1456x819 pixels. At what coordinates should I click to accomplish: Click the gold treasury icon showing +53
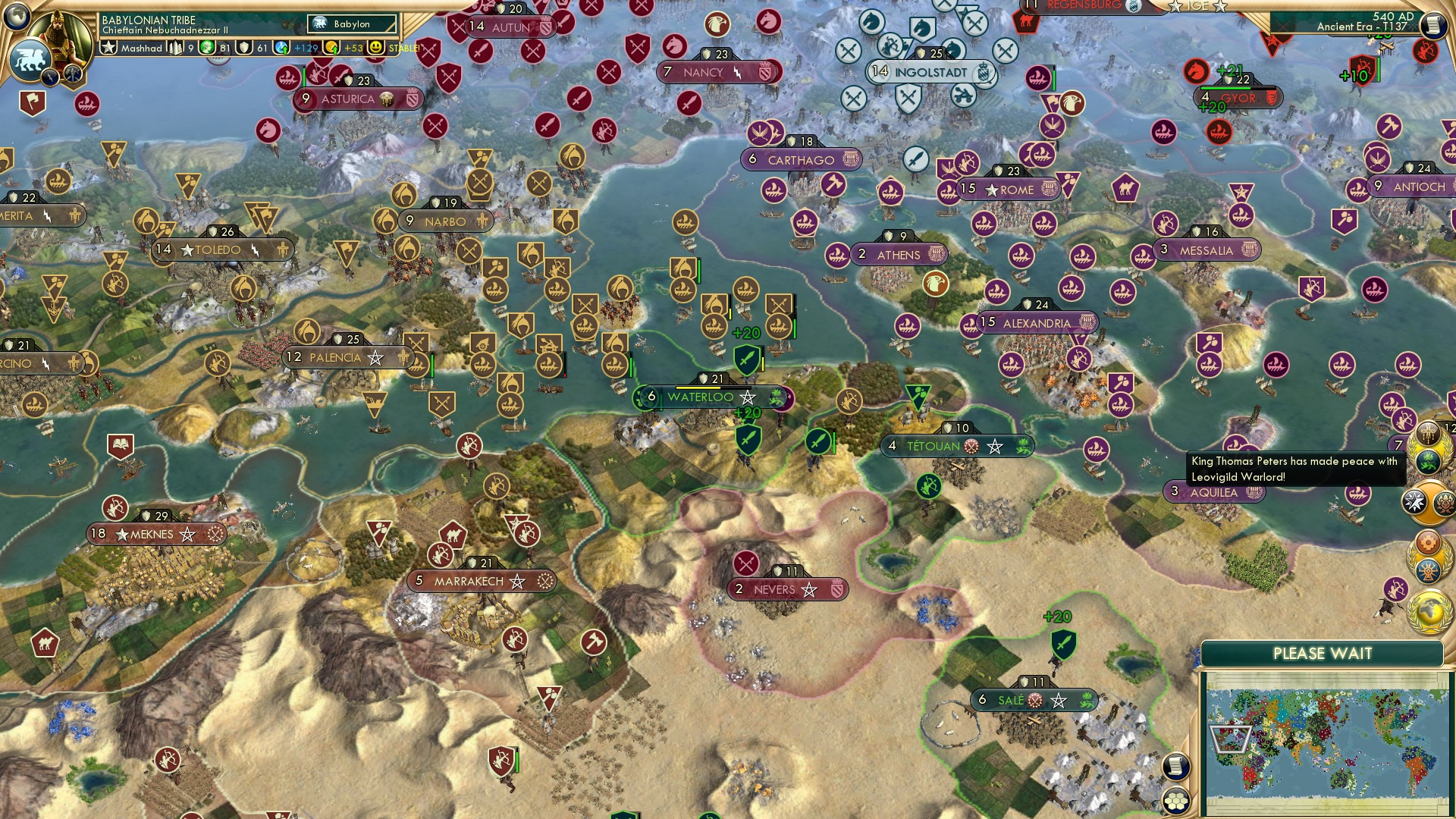coord(331,49)
